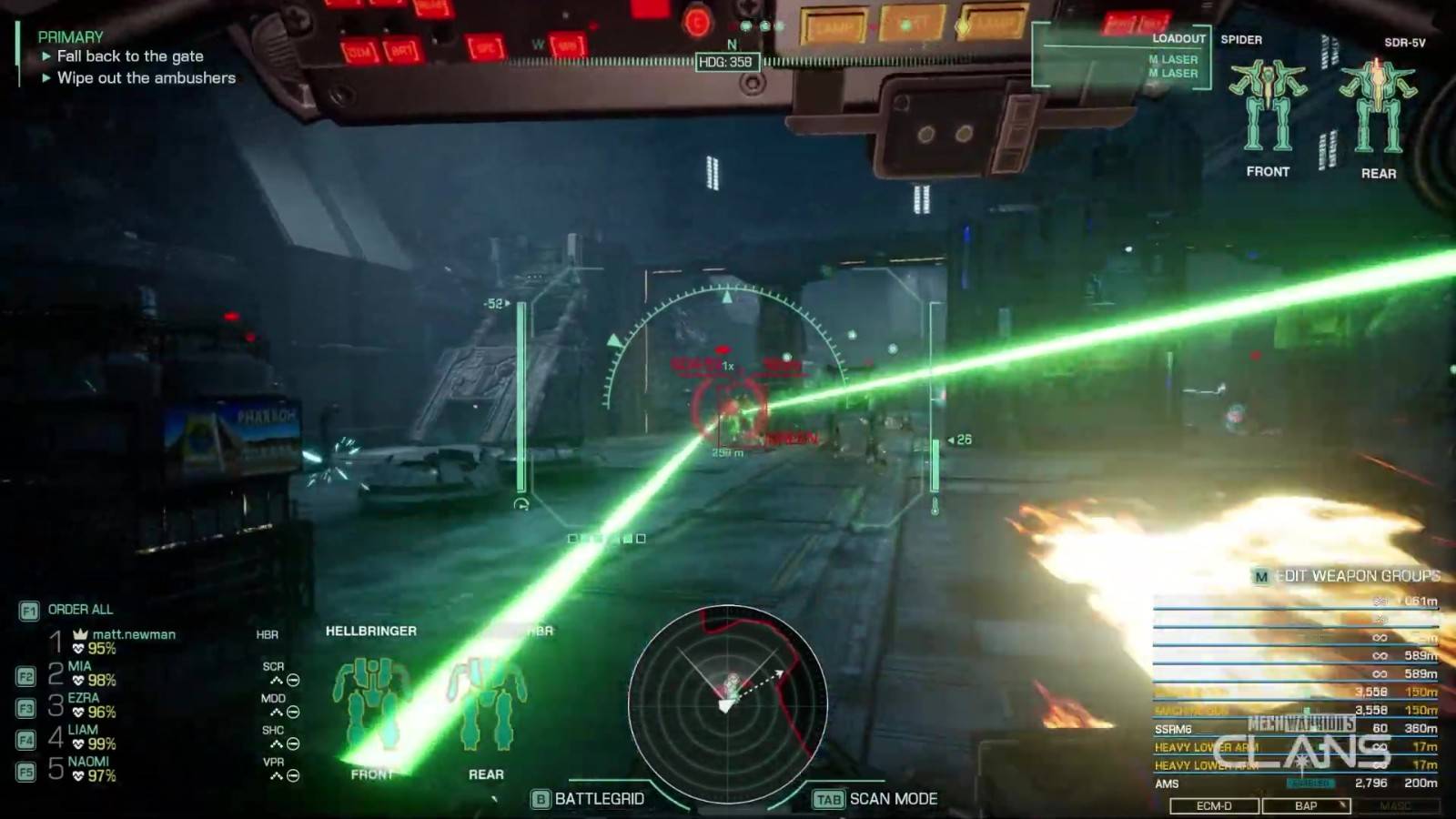The height and width of the screenshot is (819, 1456).
Task: Select the "Fall back to the gate" objective
Action: coord(129,56)
